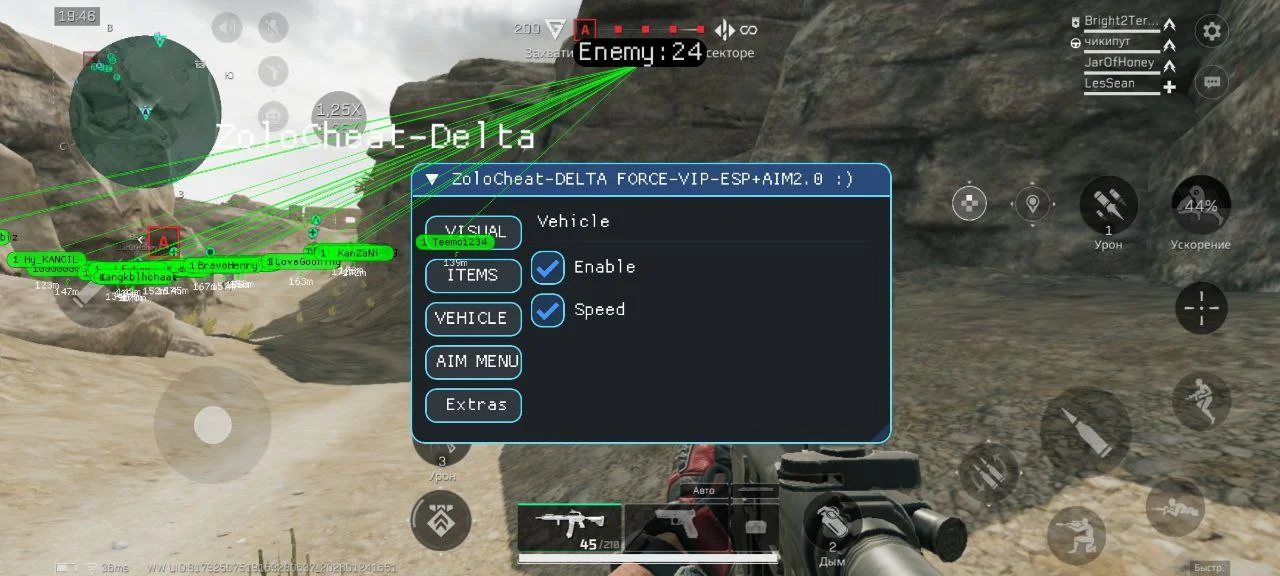Image resolution: width=1280 pixels, height=576 pixels.
Task: Tap the crosshair aim-down-sights button
Action: pos(1200,308)
